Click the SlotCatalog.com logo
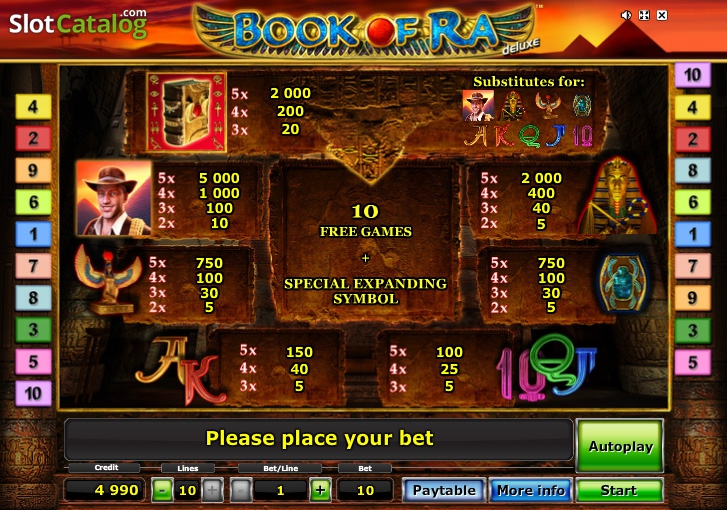 point(78,22)
